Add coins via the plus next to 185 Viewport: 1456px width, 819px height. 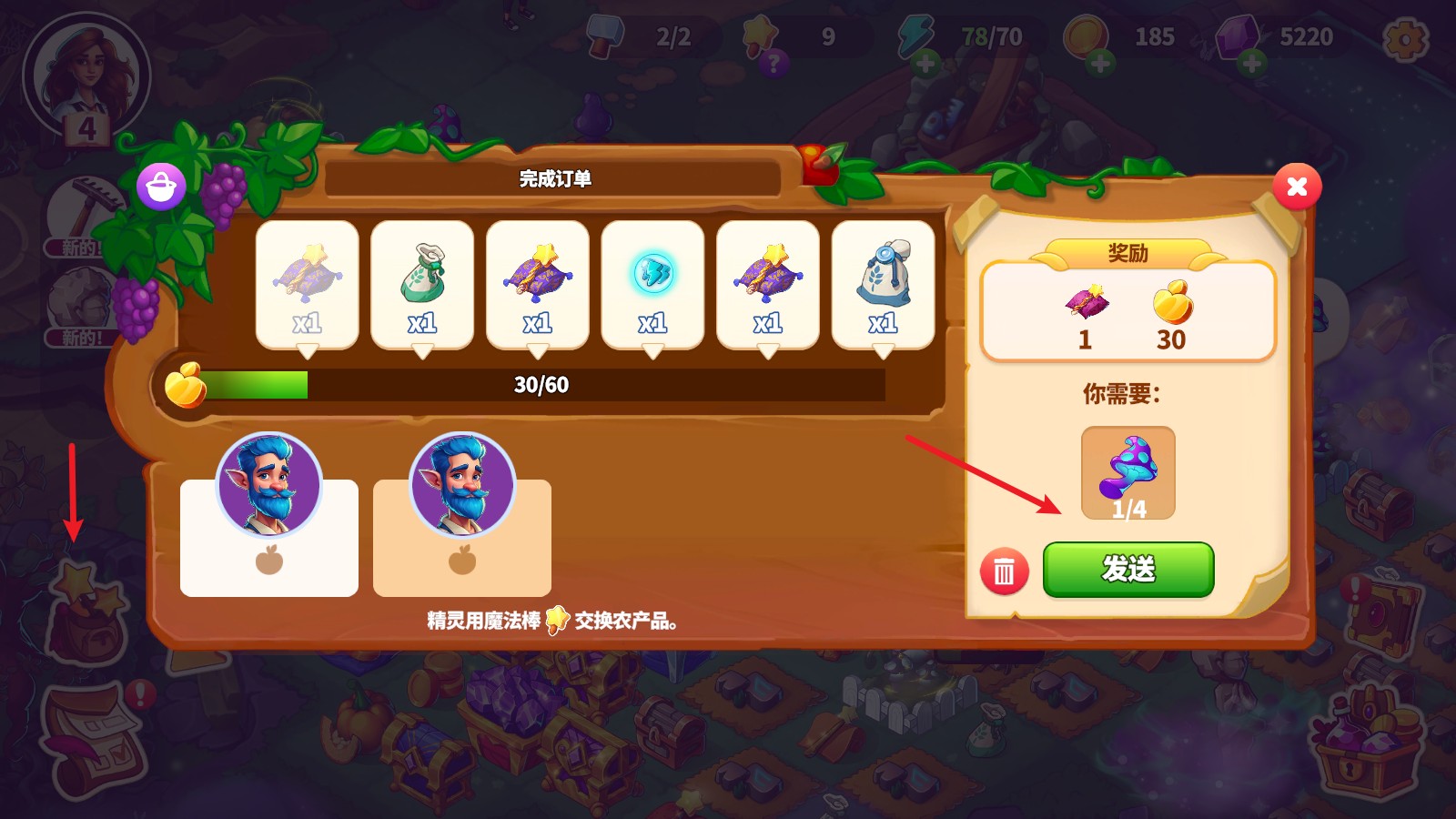pos(1100,64)
